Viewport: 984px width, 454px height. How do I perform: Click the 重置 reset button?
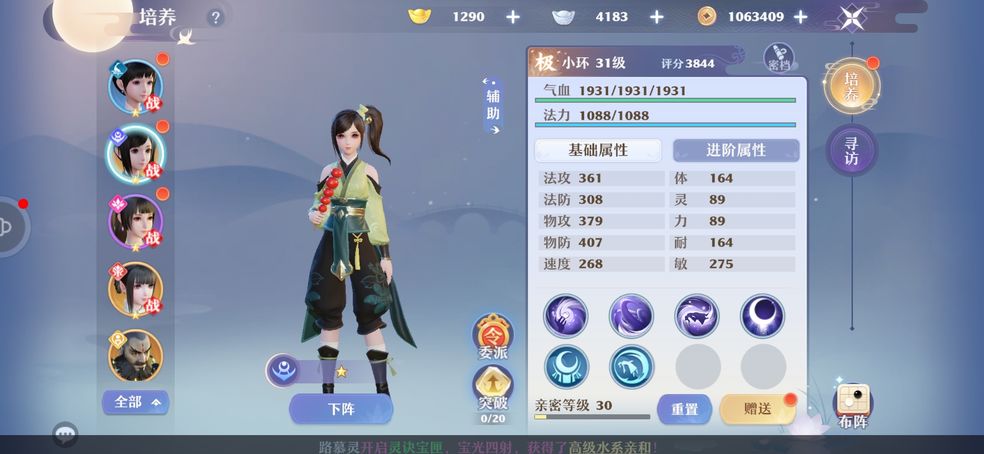[684, 409]
